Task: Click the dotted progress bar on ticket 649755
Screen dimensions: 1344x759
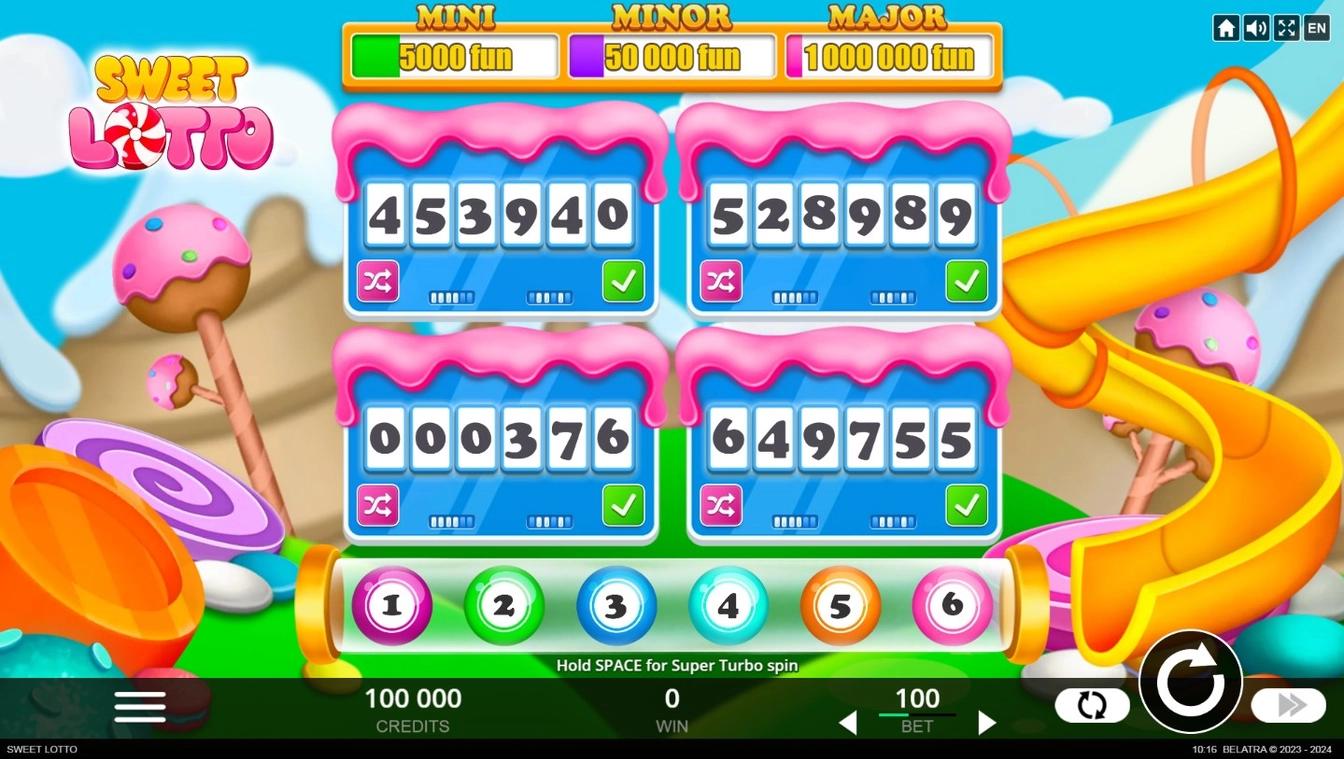Action: [x=795, y=520]
